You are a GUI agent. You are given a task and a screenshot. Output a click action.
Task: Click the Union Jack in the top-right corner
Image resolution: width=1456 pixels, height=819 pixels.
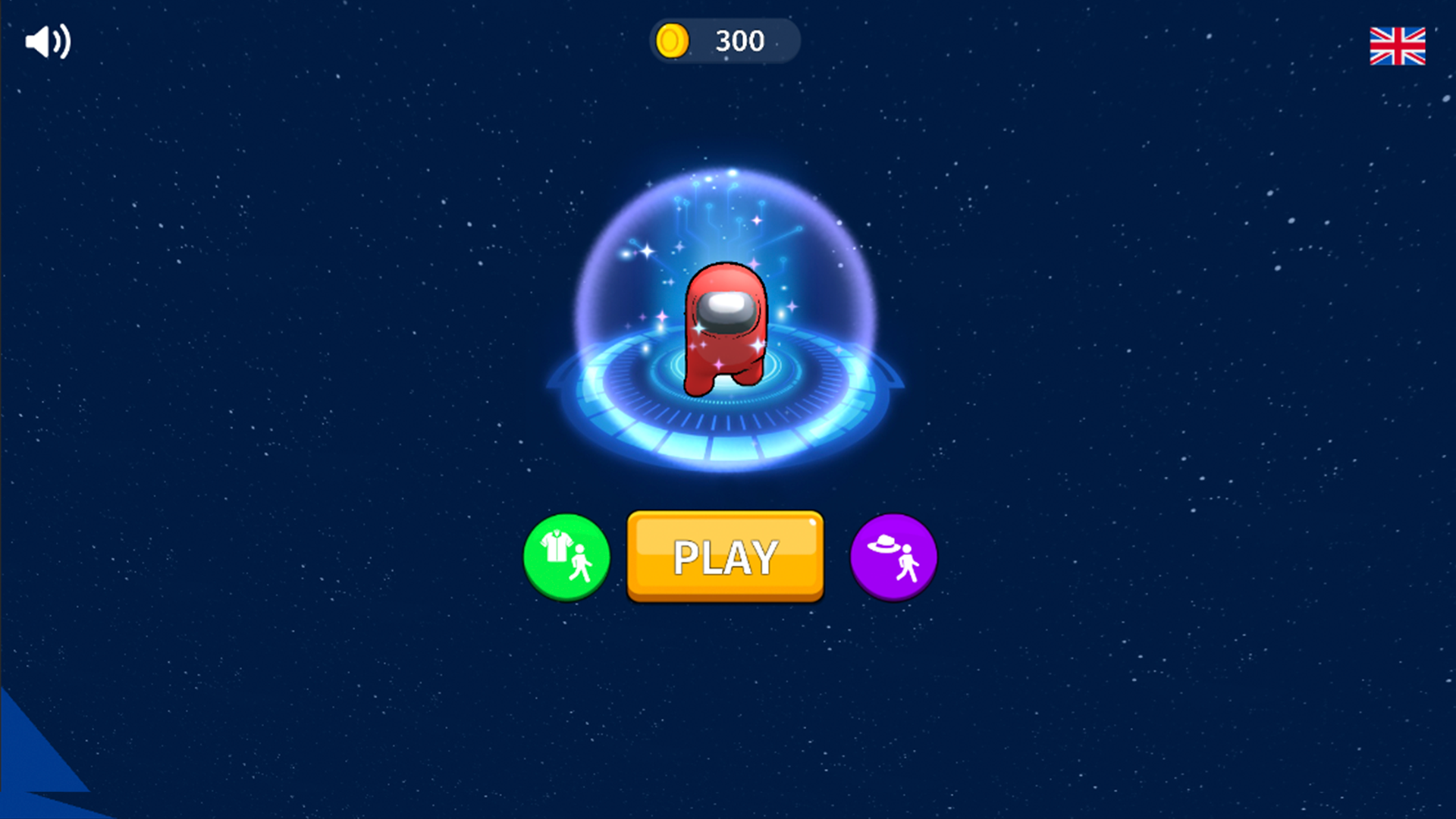[1398, 45]
